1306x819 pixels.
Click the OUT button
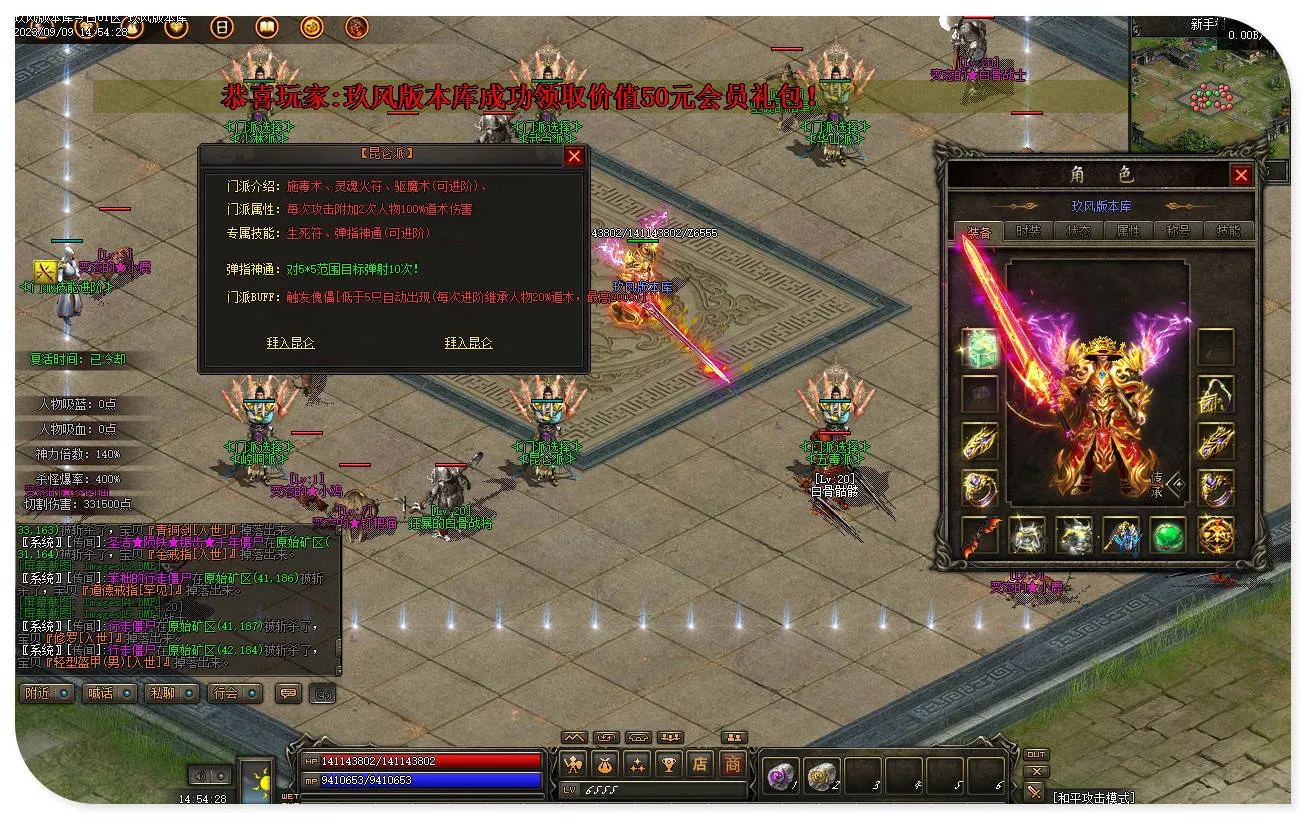coord(1036,754)
